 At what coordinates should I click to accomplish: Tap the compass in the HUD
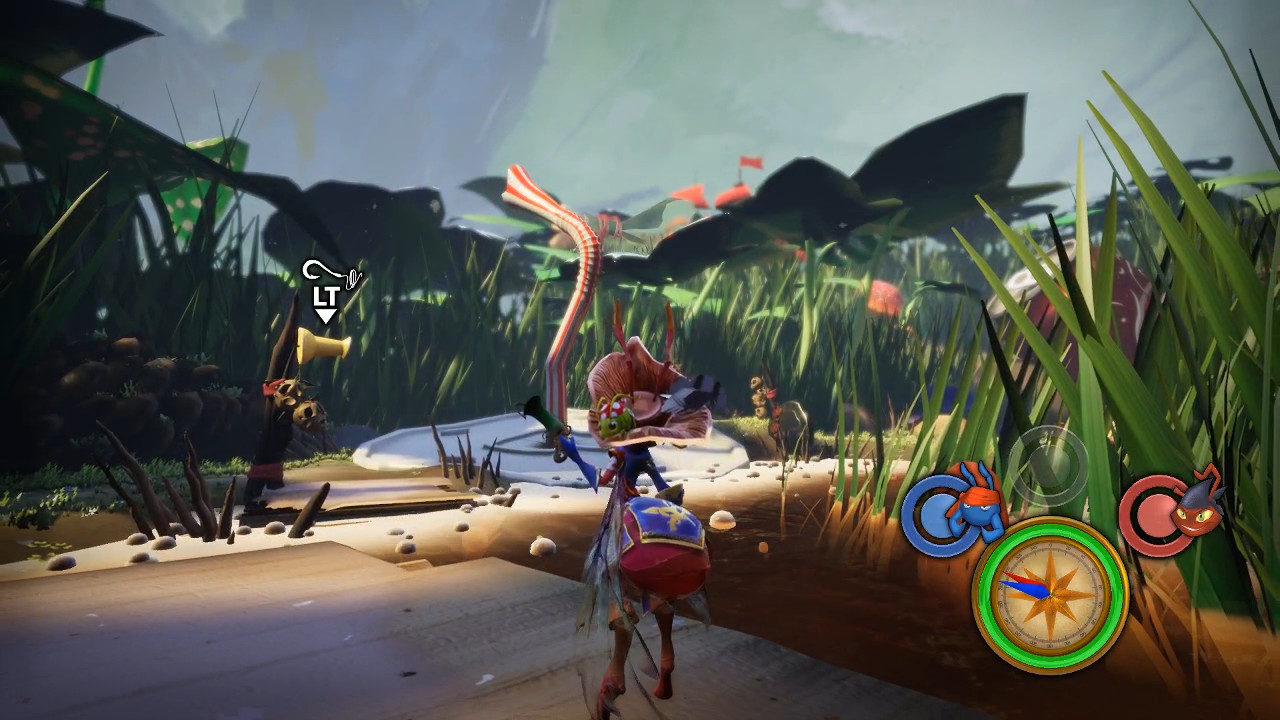click(1050, 593)
